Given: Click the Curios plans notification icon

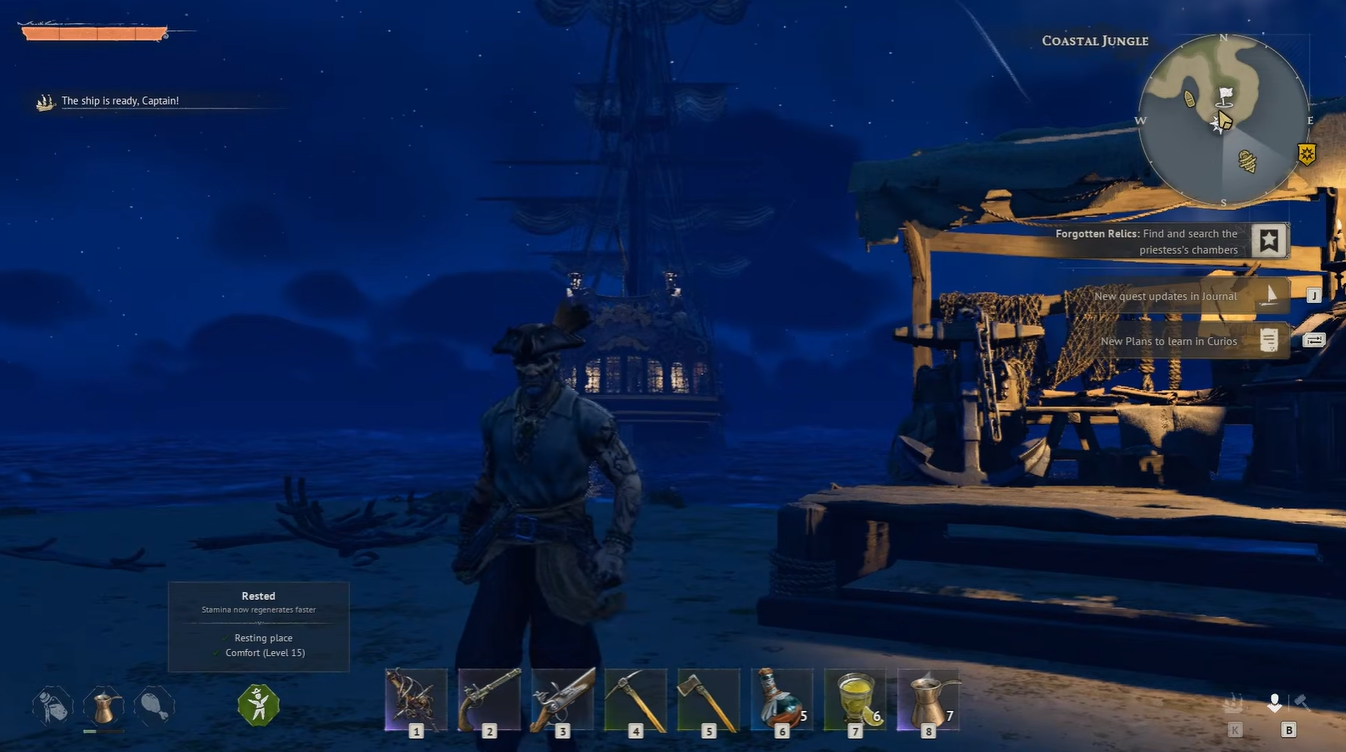Looking at the screenshot, I should (1270, 340).
